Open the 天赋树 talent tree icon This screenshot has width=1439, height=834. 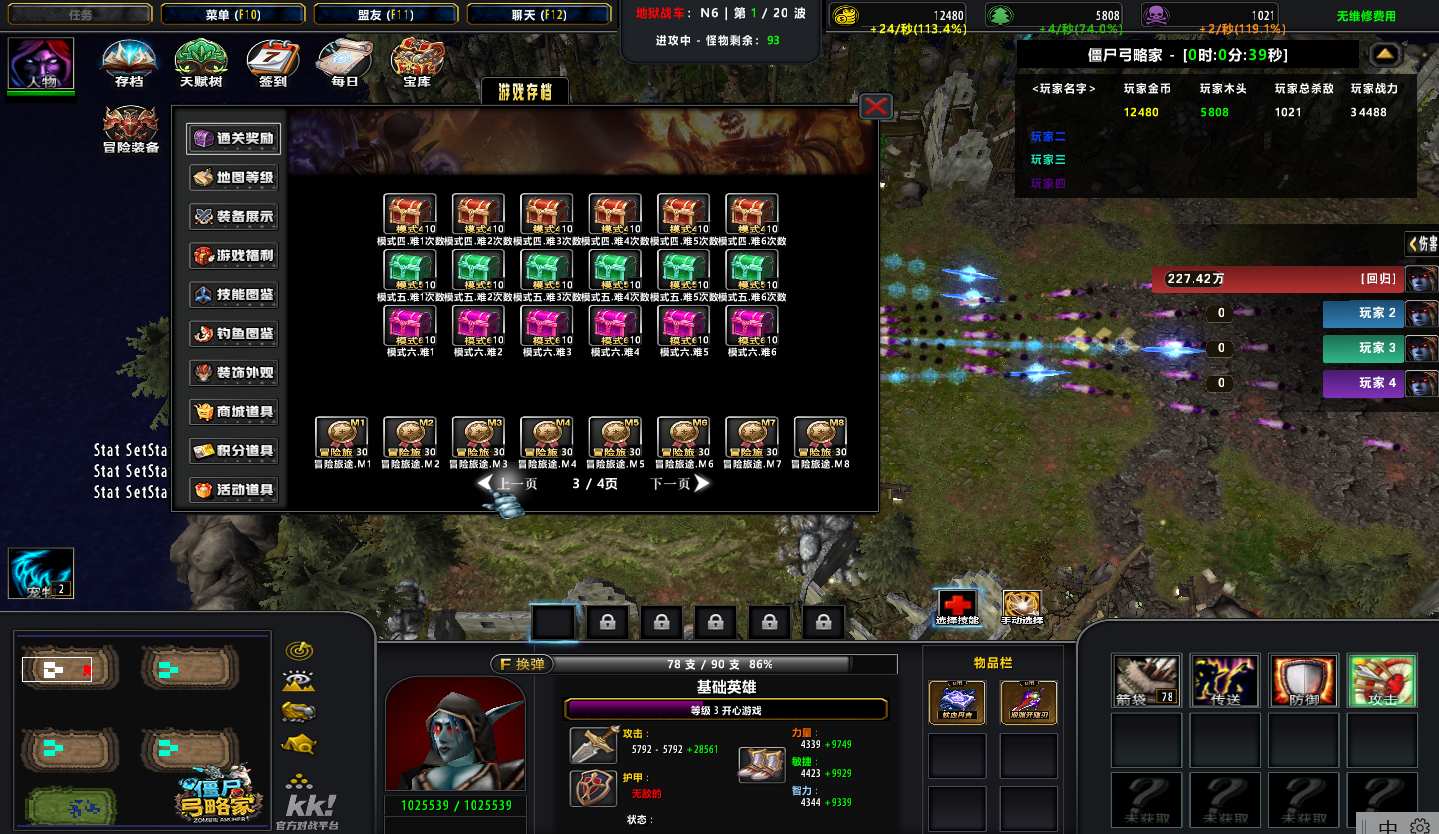[x=200, y=62]
